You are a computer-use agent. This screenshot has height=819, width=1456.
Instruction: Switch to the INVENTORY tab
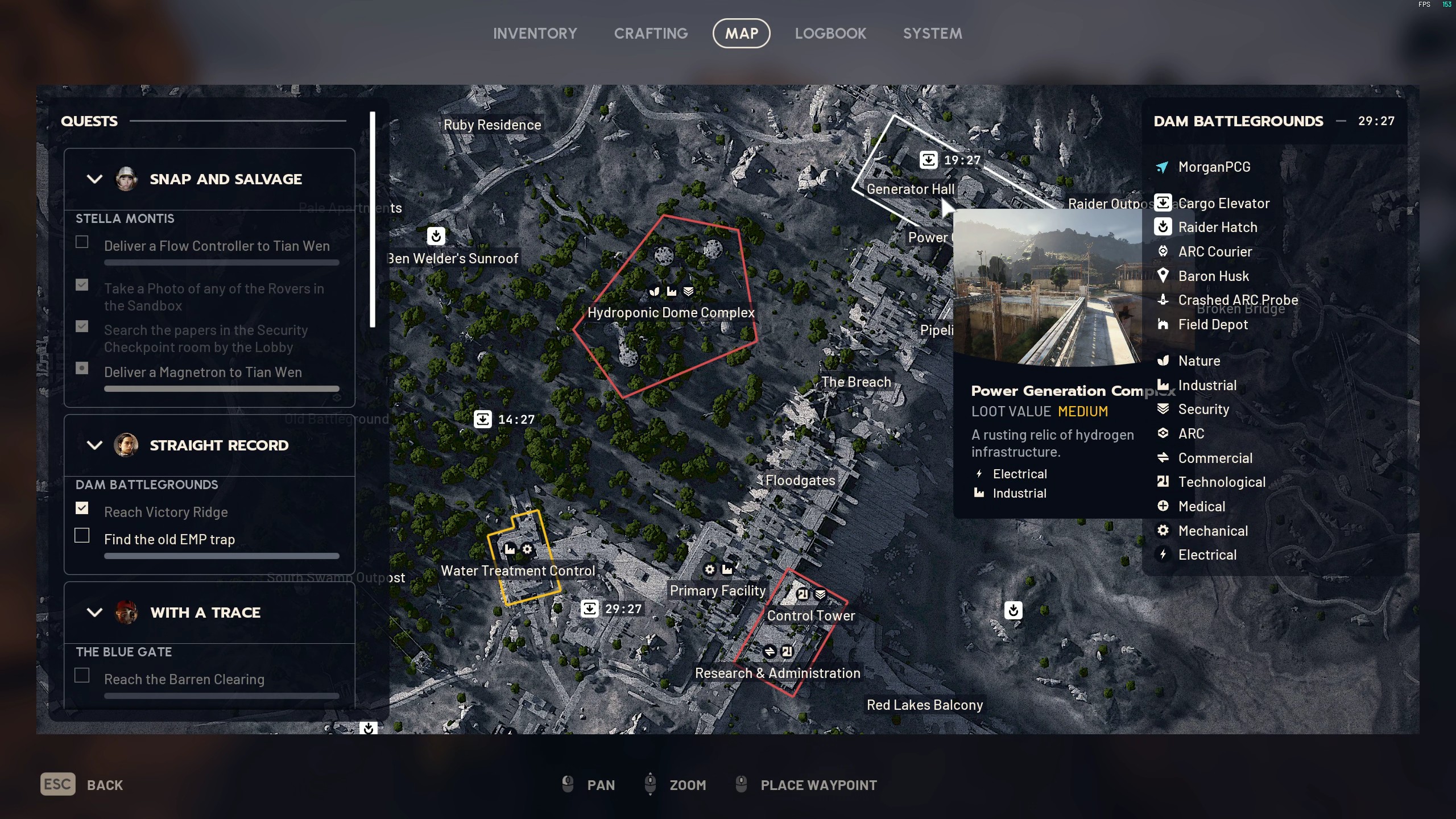click(535, 33)
